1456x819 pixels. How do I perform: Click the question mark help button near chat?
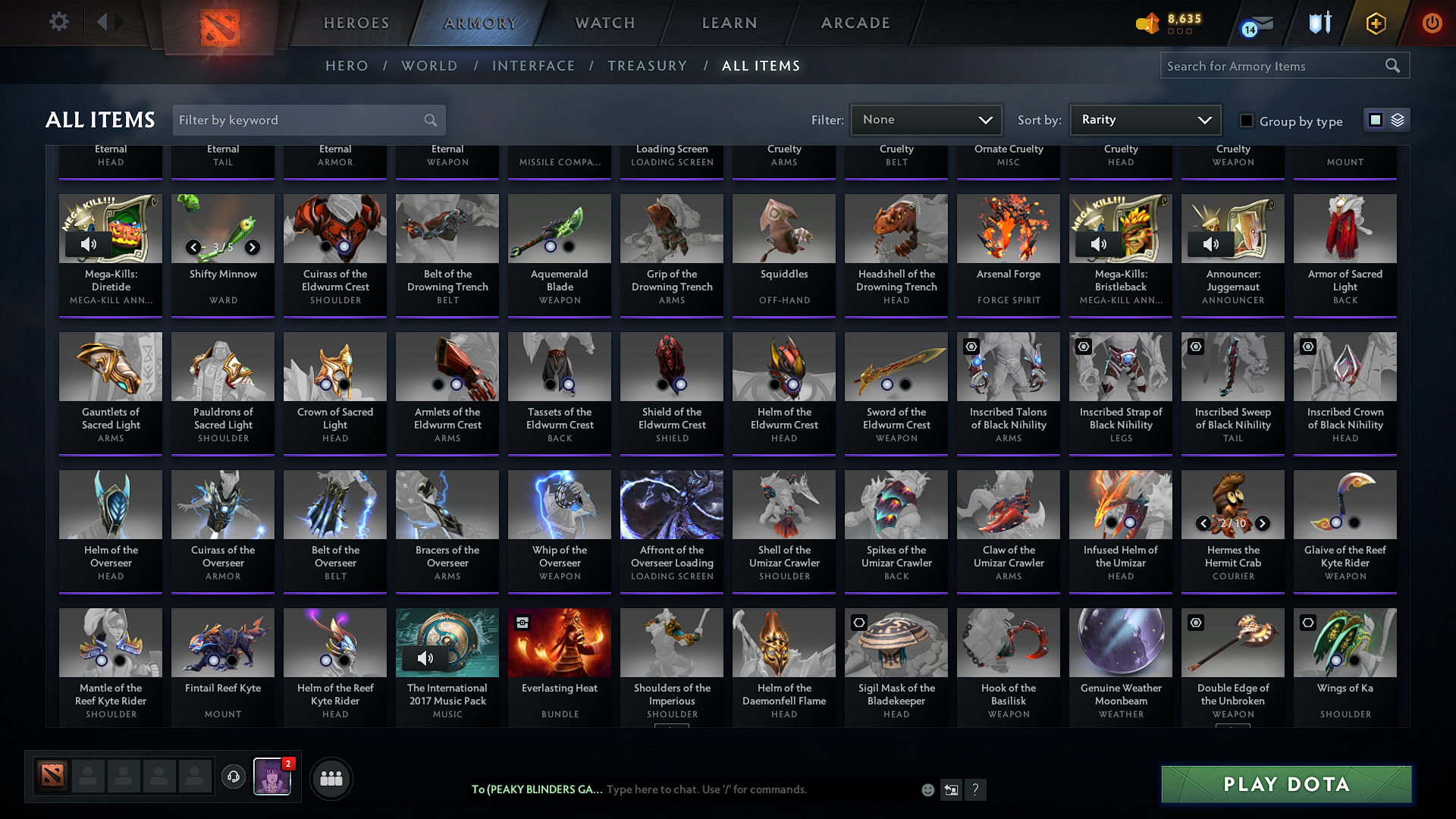976,789
